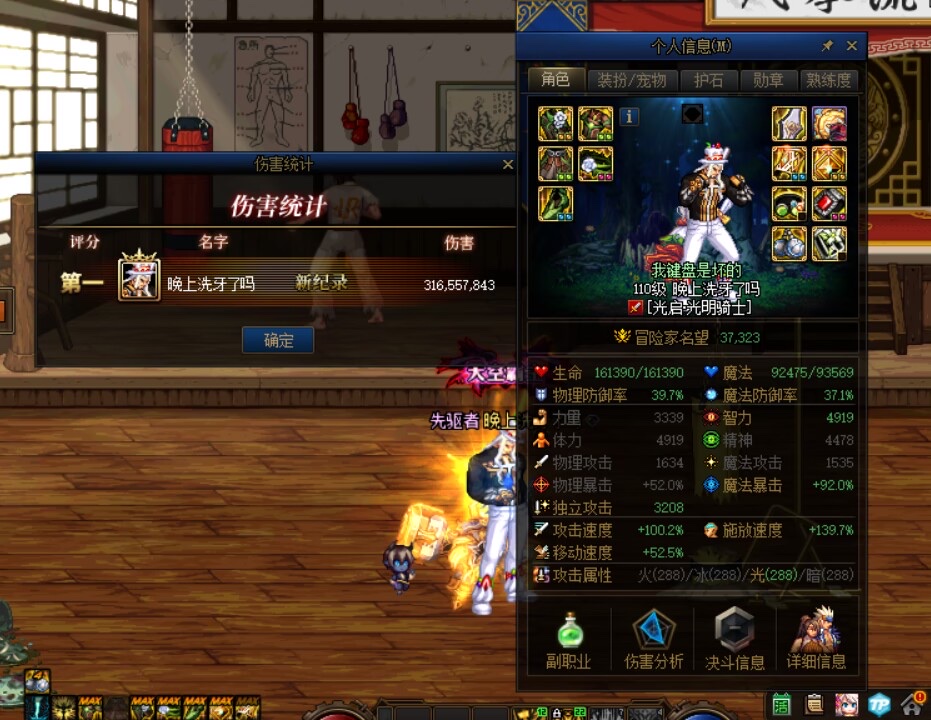Click the house icon with red alert

click(x=912, y=704)
